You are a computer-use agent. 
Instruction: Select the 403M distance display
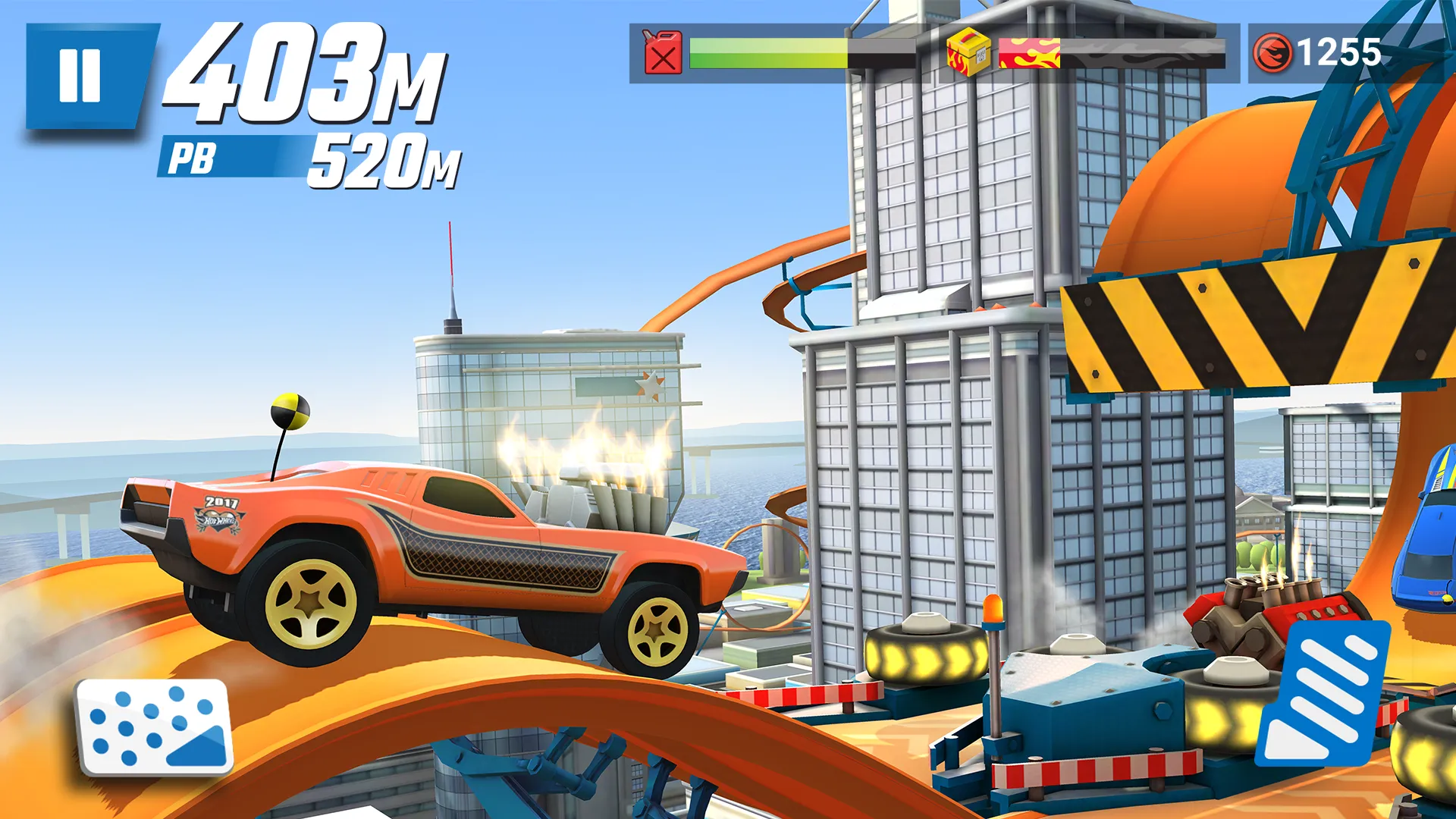tap(296, 83)
